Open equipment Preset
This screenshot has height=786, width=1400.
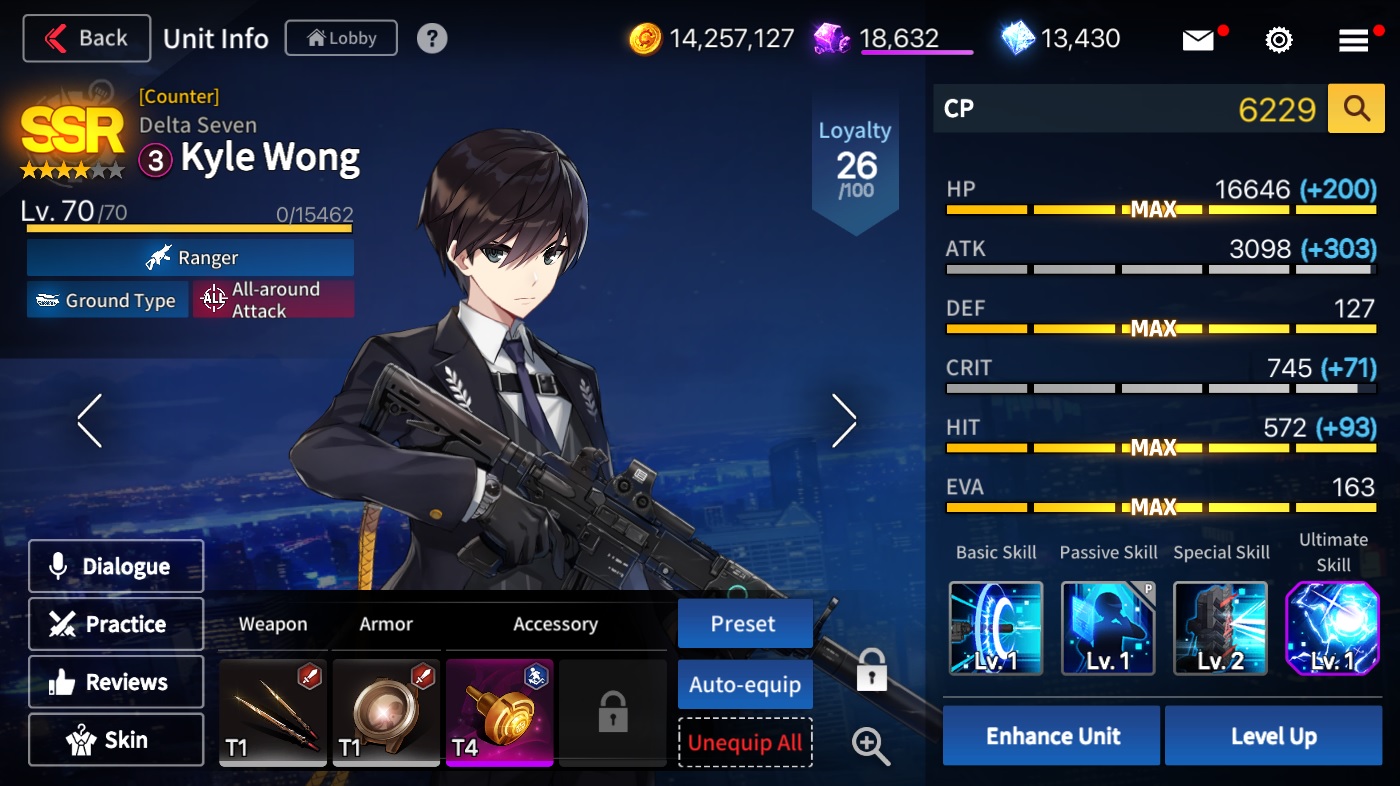[744, 624]
